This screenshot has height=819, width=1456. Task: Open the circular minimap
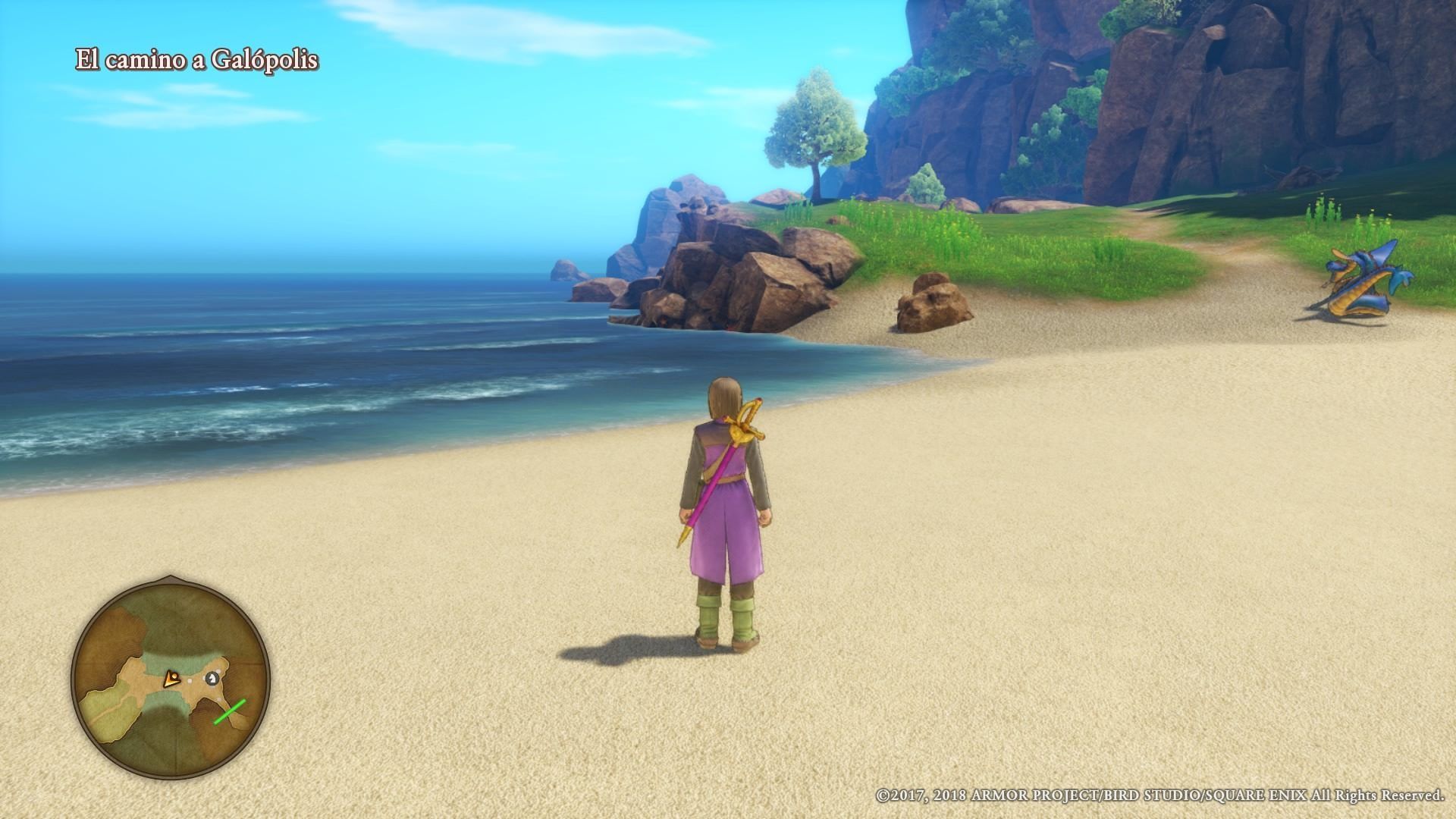171,678
